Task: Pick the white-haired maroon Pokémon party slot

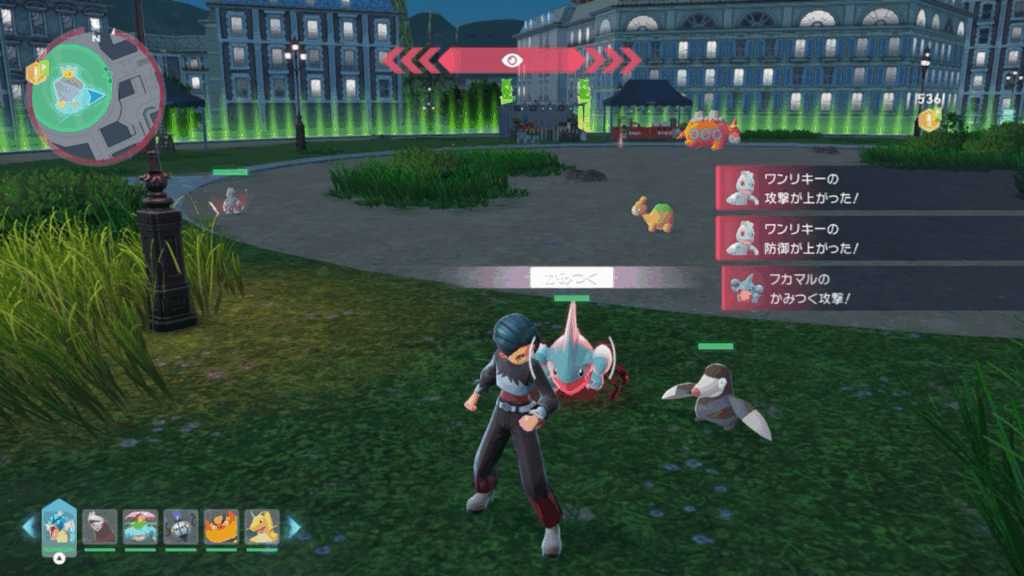Action: (100, 527)
